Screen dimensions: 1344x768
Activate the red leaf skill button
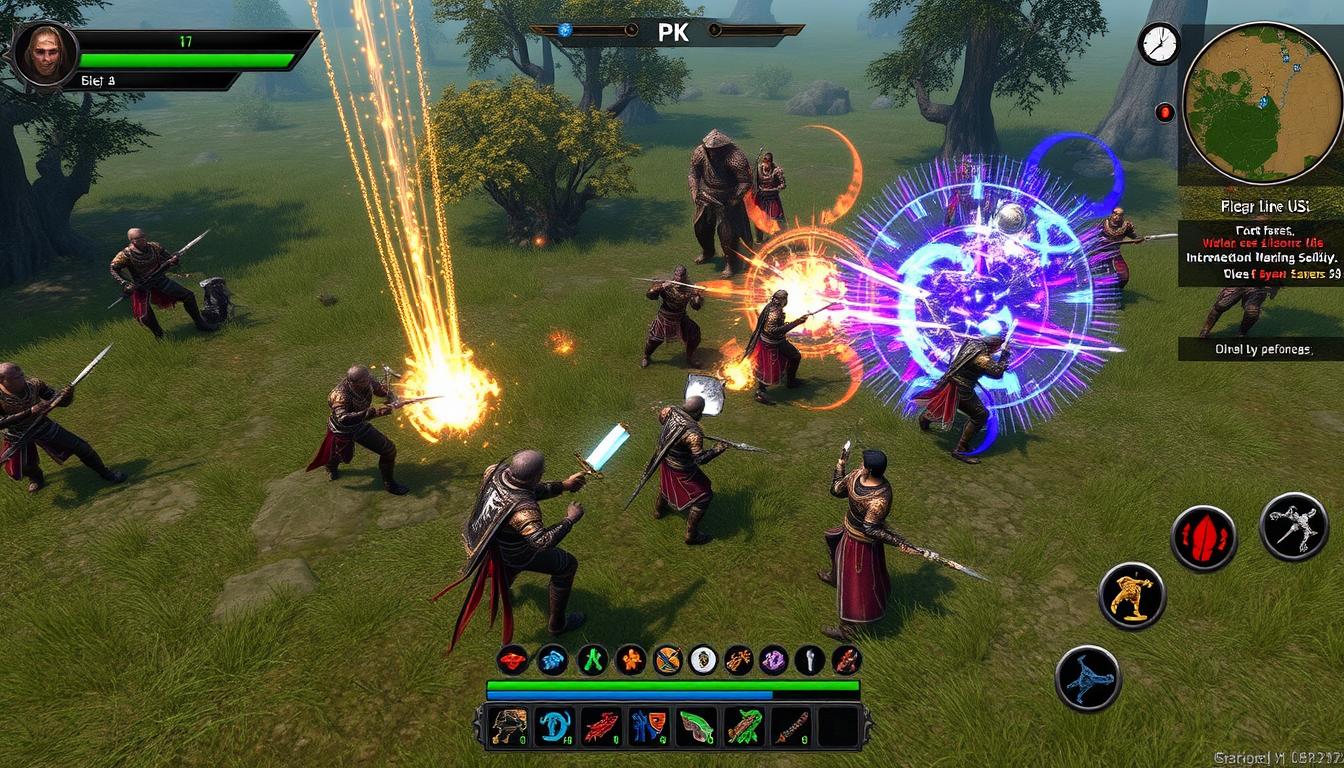[1204, 538]
